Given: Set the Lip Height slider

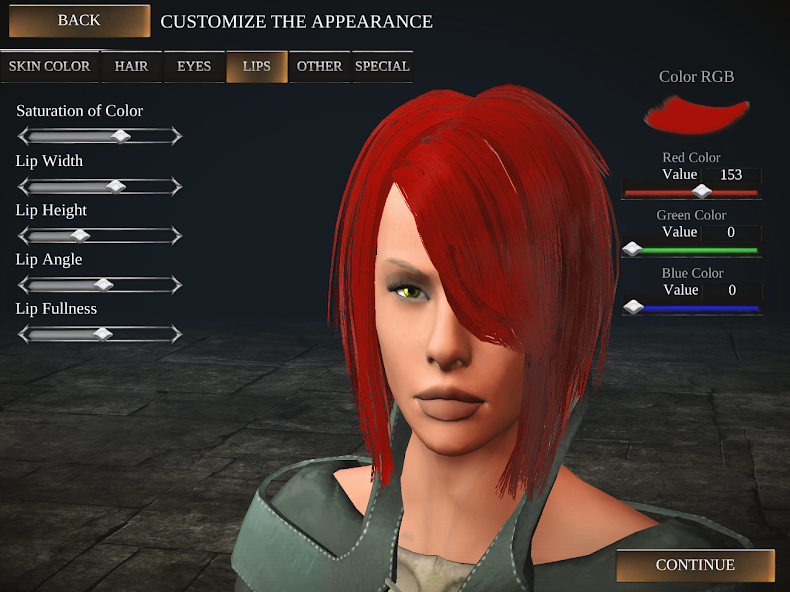Looking at the screenshot, I should [81, 235].
